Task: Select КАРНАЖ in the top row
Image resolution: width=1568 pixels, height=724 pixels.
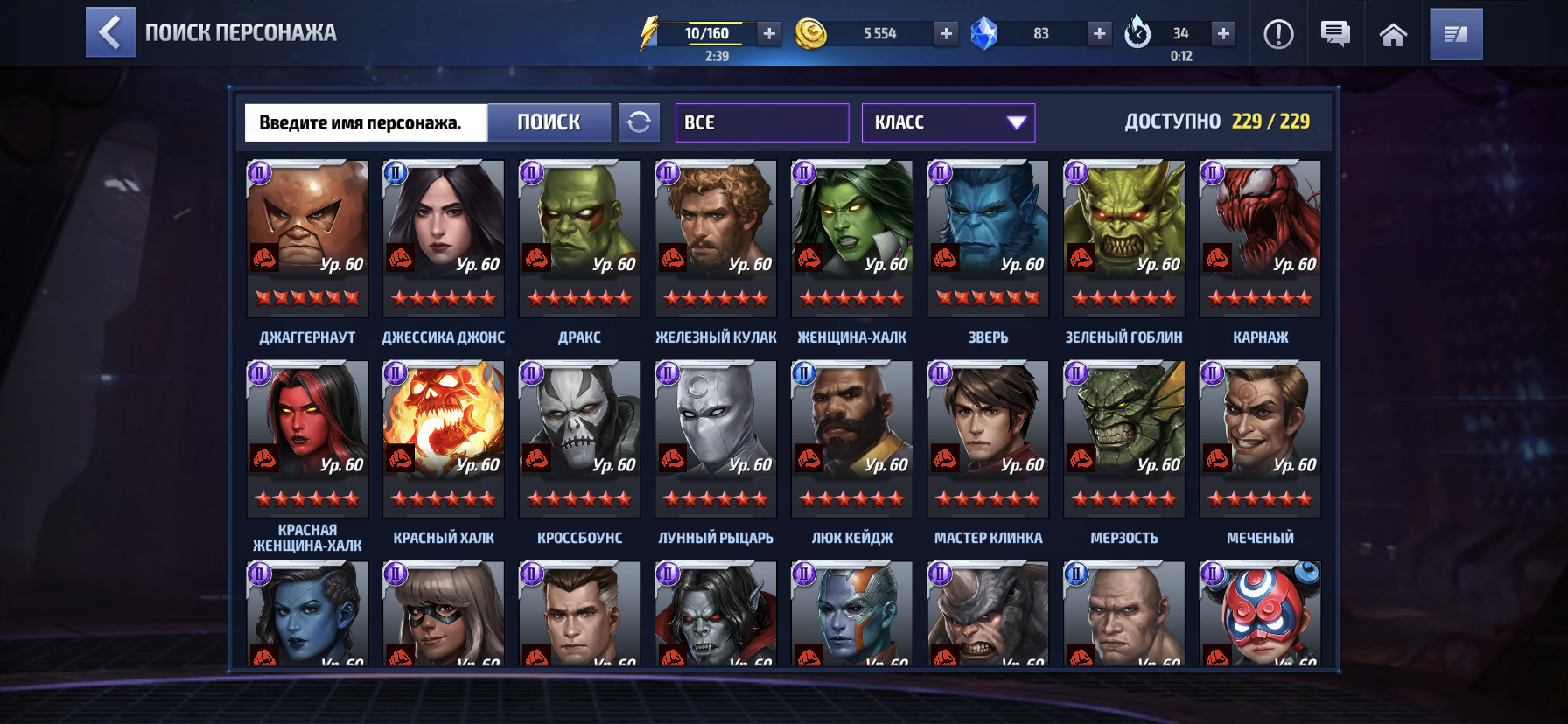Action: click(1260, 236)
